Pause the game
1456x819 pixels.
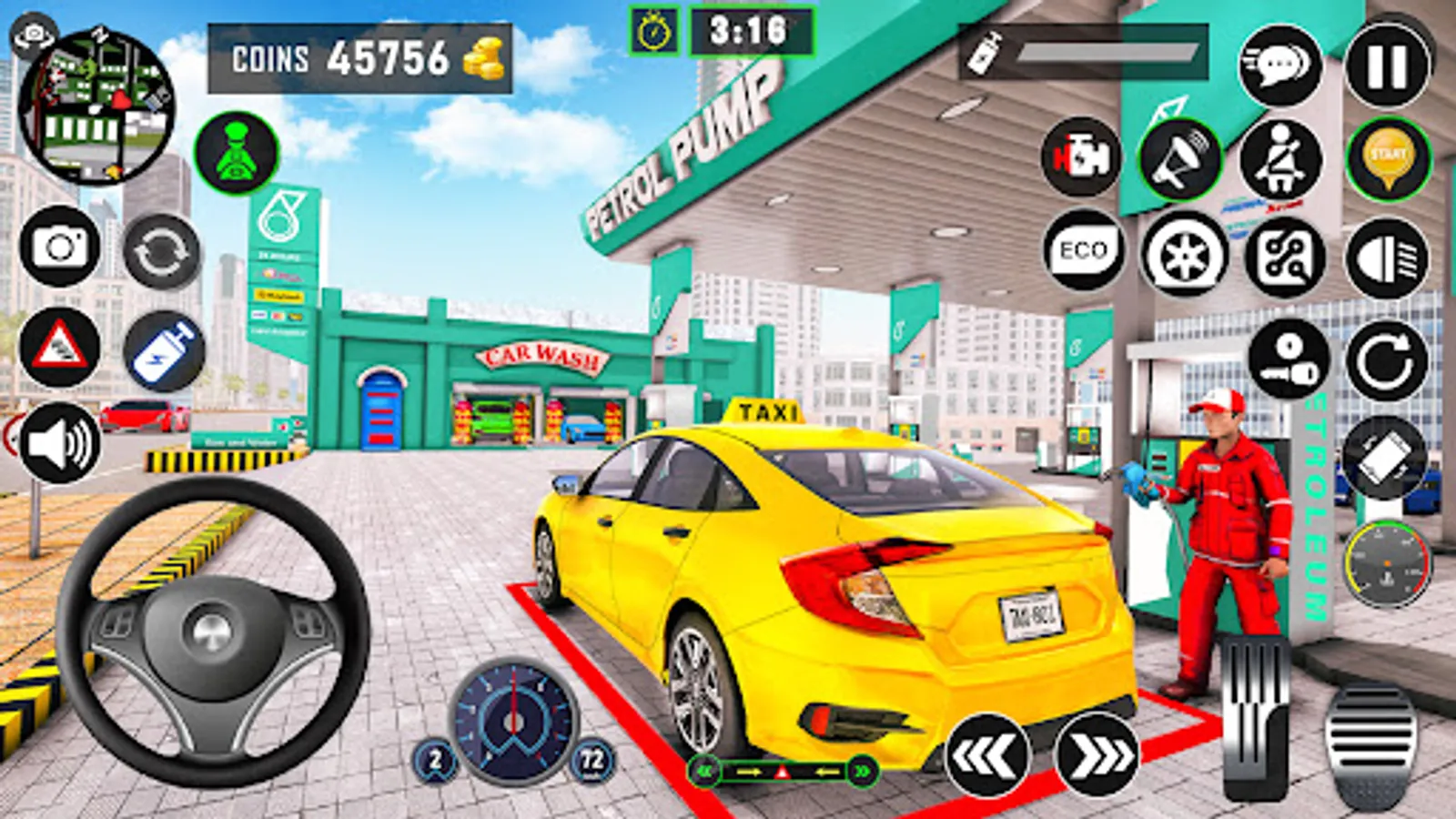pos(1387,66)
